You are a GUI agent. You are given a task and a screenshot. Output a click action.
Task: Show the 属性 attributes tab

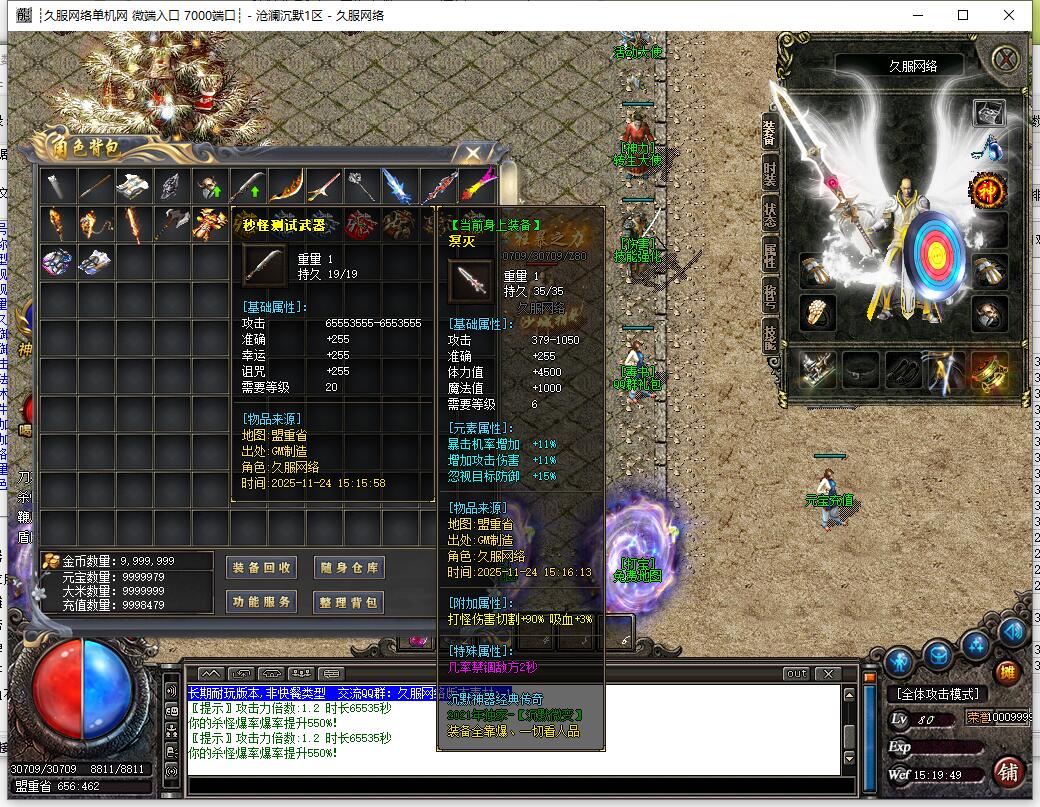coord(769,254)
